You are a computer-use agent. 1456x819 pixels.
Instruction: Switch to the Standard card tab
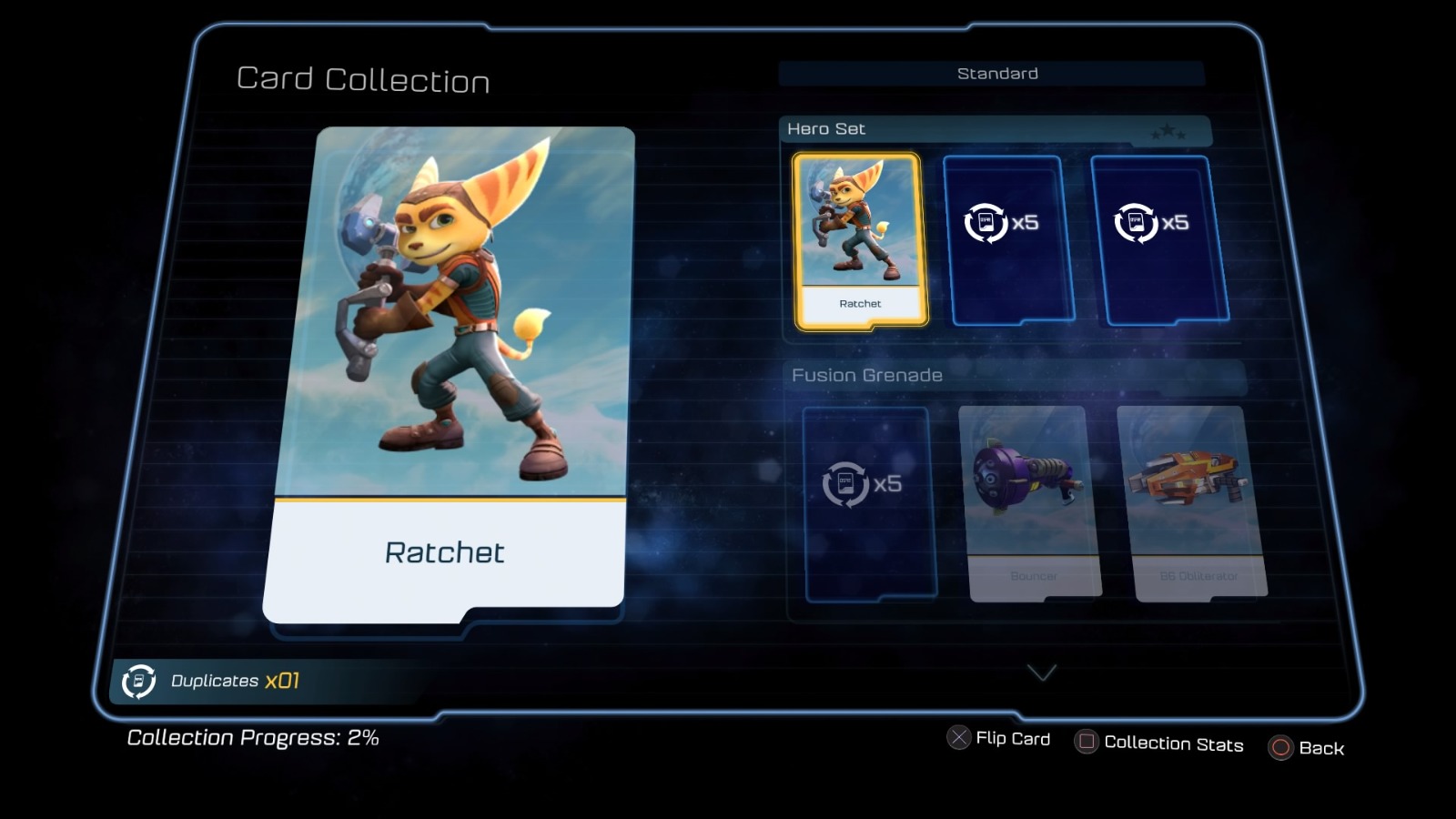coord(996,73)
